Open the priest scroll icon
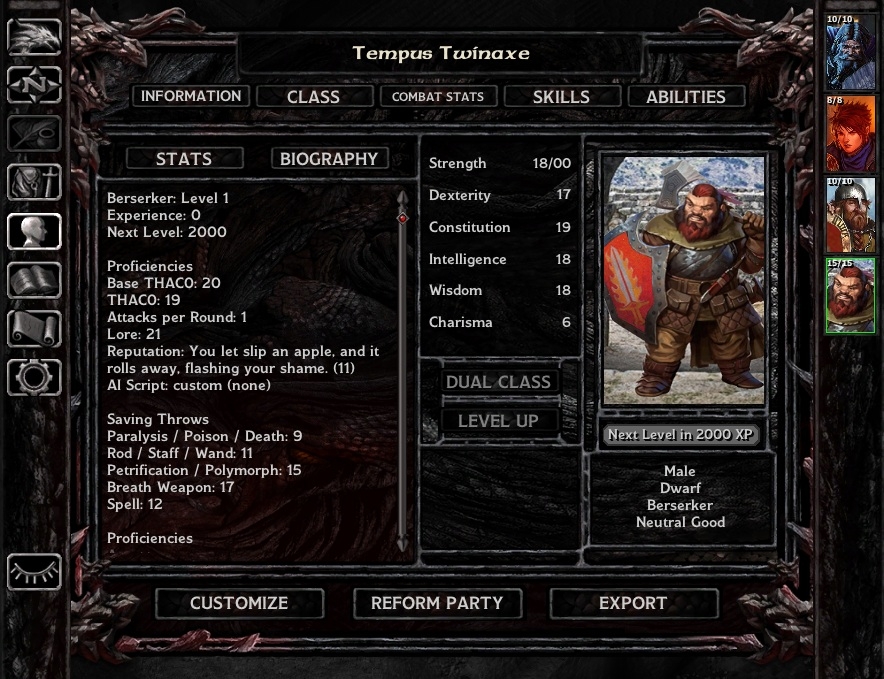This screenshot has height=679, width=884. (34, 328)
